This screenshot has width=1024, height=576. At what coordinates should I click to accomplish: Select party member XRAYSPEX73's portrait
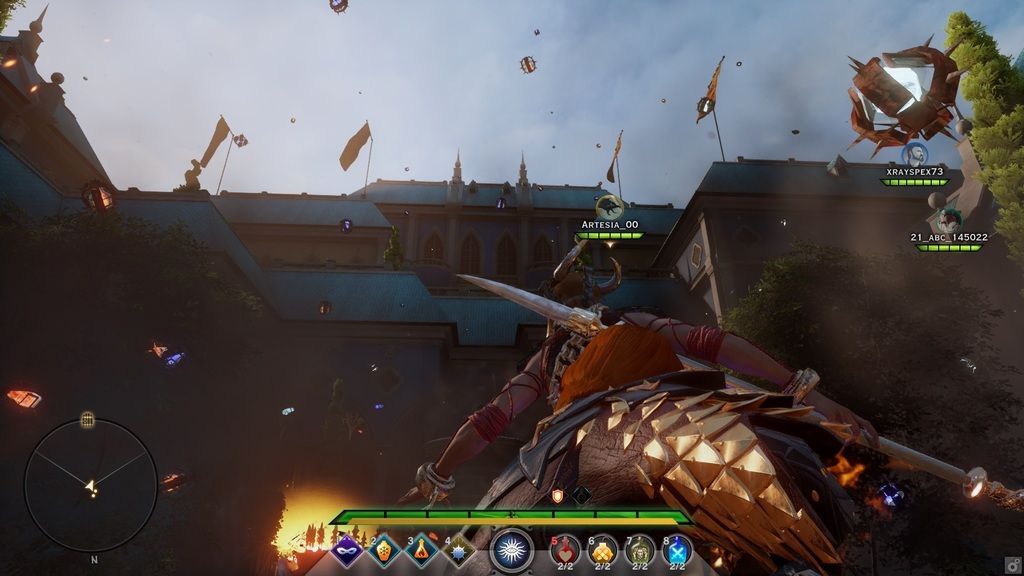[914, 155]
